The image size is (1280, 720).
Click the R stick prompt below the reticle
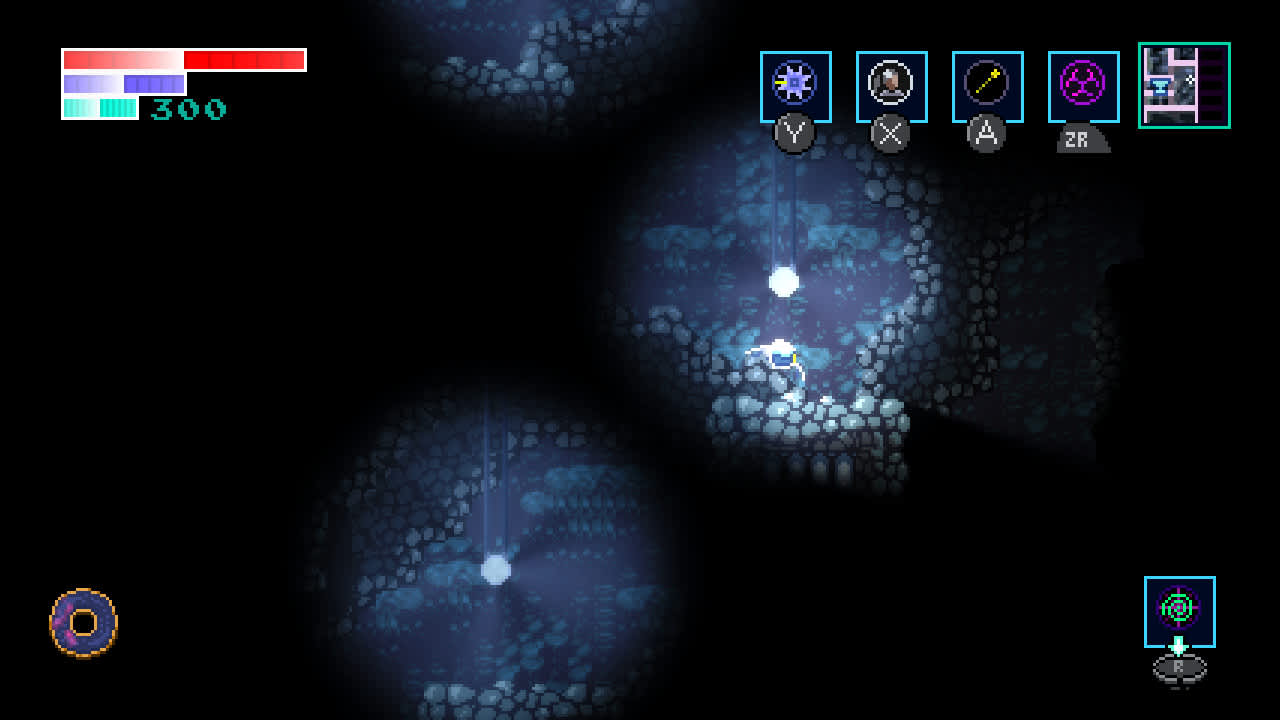pos(1177,670)
